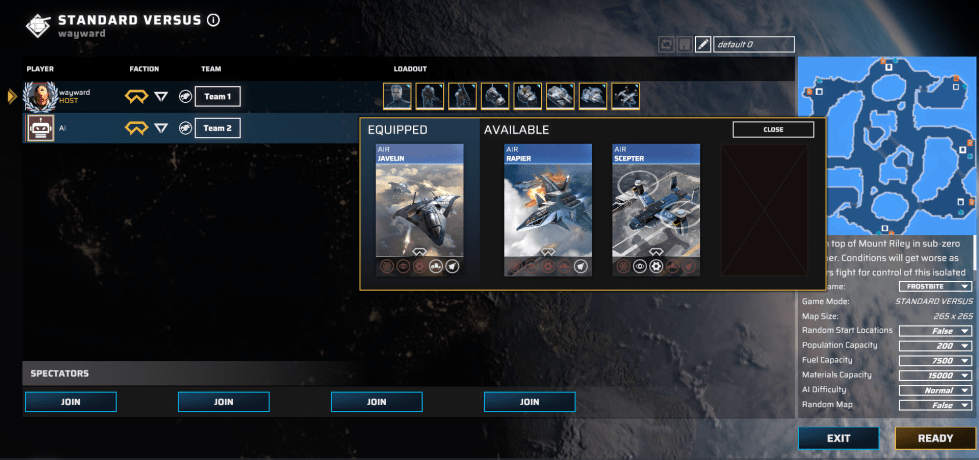Screen dimensions: 979x460
Task: Click the loadout name field 'default 0'
Action: coord(753,45)
